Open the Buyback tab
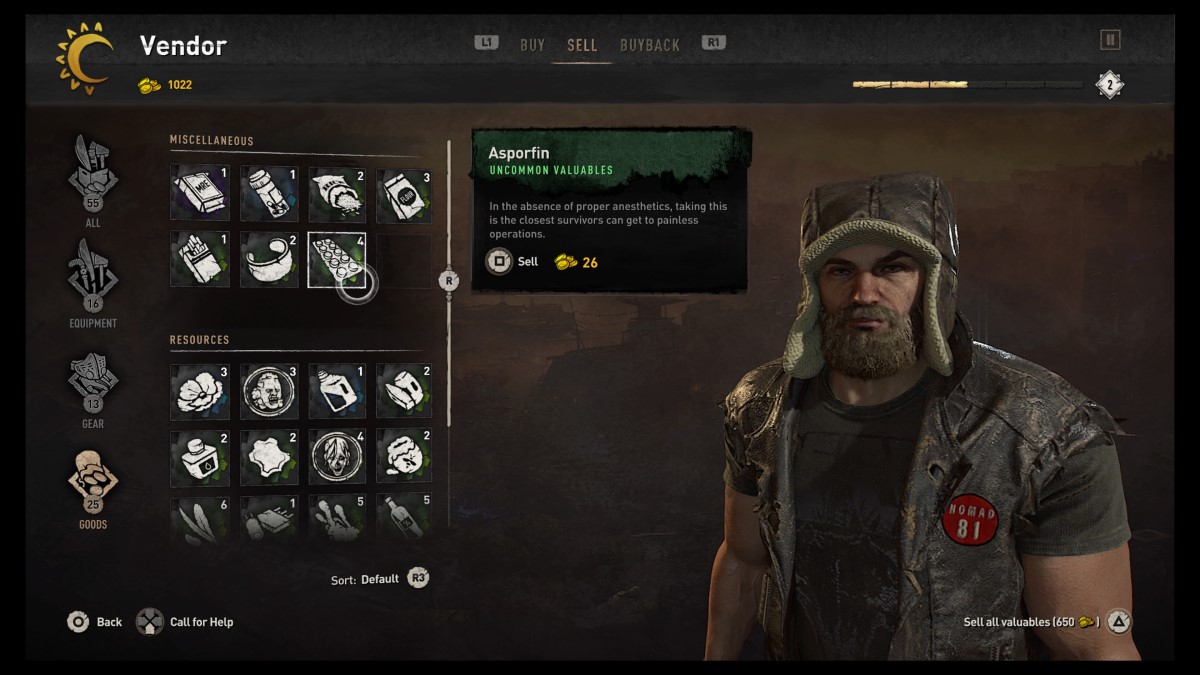This screenshot has width=1200, height=675. (x=649, y=45)
